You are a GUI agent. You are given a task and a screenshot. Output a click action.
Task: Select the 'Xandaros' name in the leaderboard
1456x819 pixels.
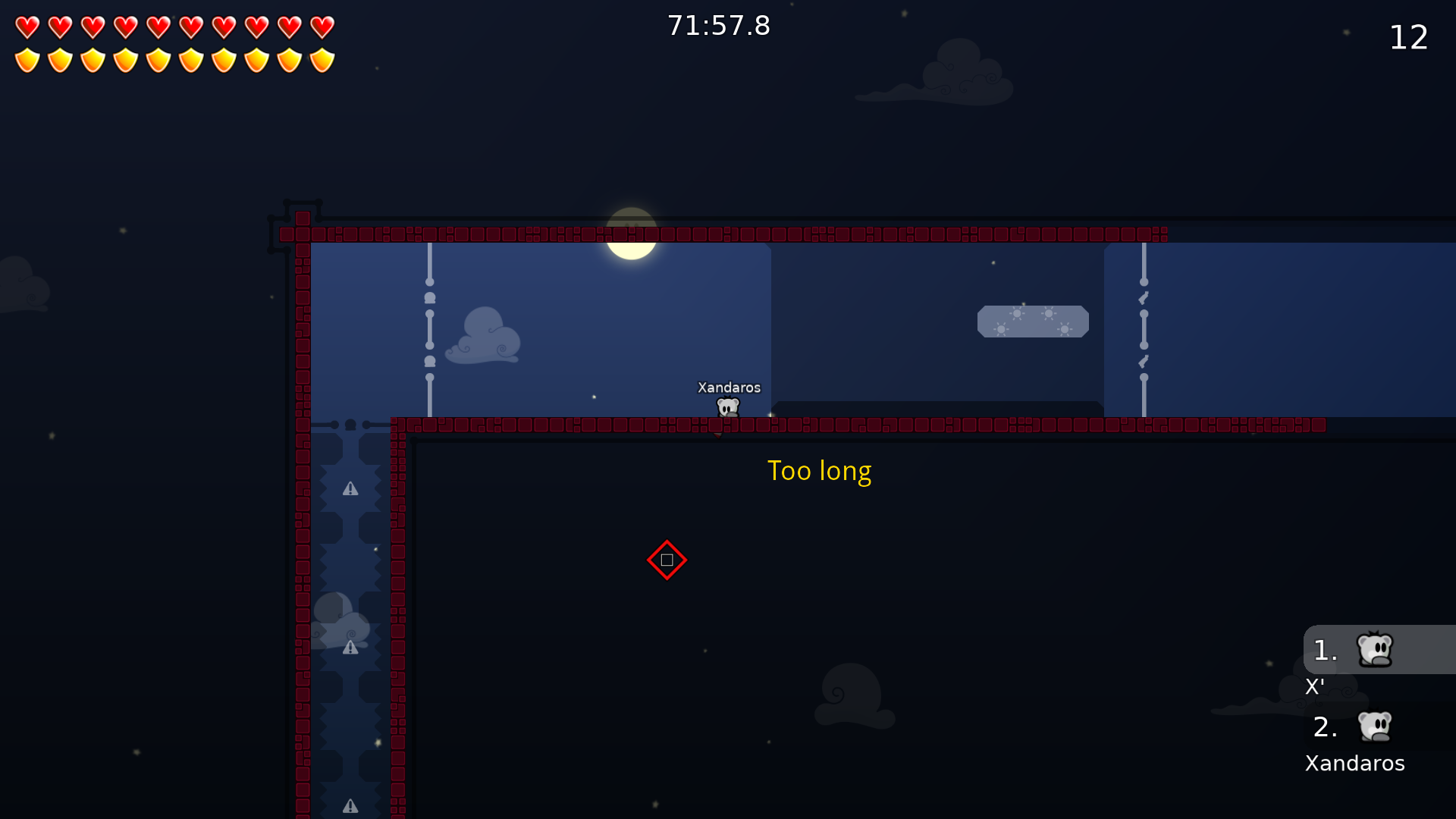point(1354,764)
